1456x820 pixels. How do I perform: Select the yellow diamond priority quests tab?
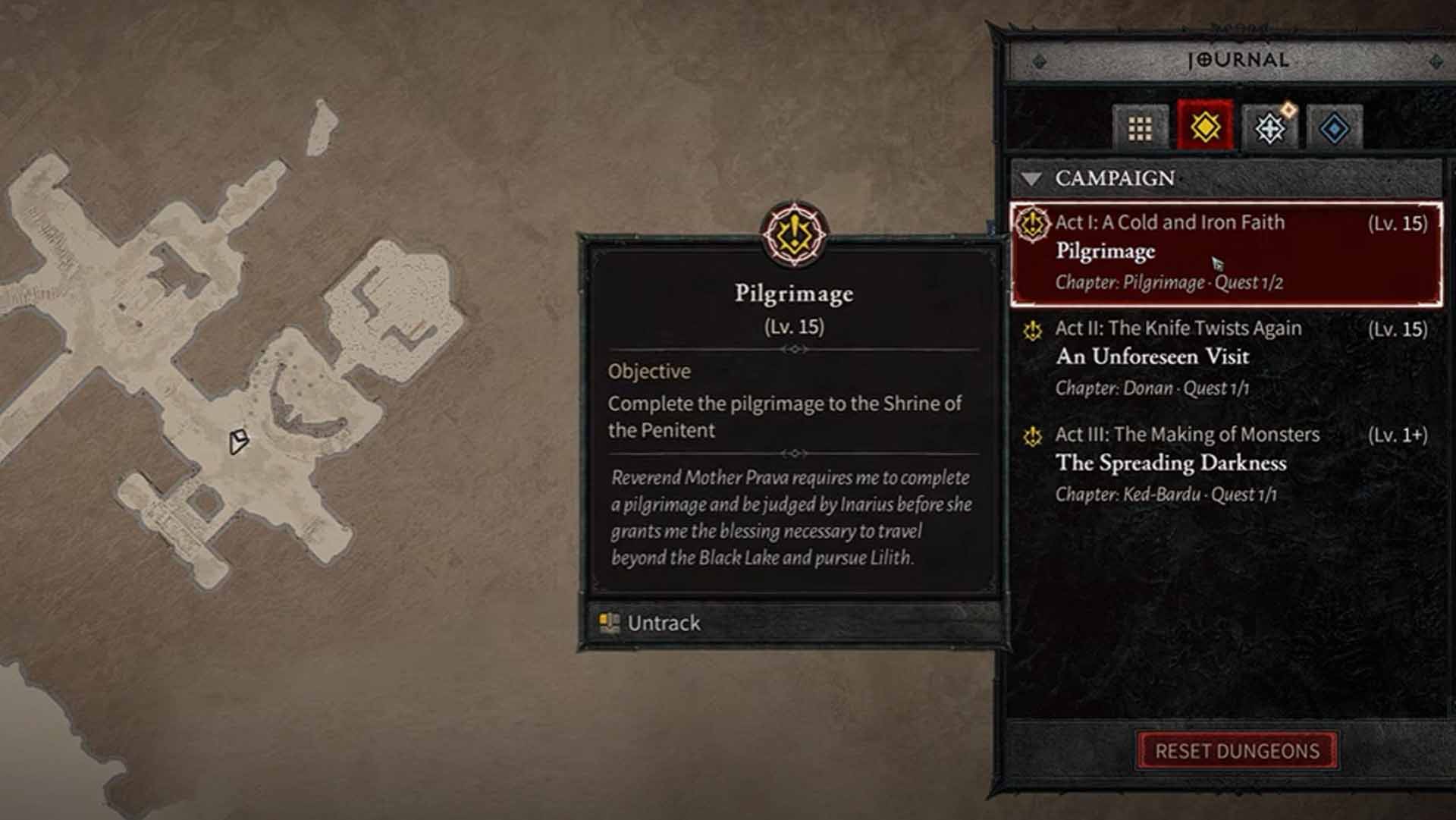[1204, 129]
